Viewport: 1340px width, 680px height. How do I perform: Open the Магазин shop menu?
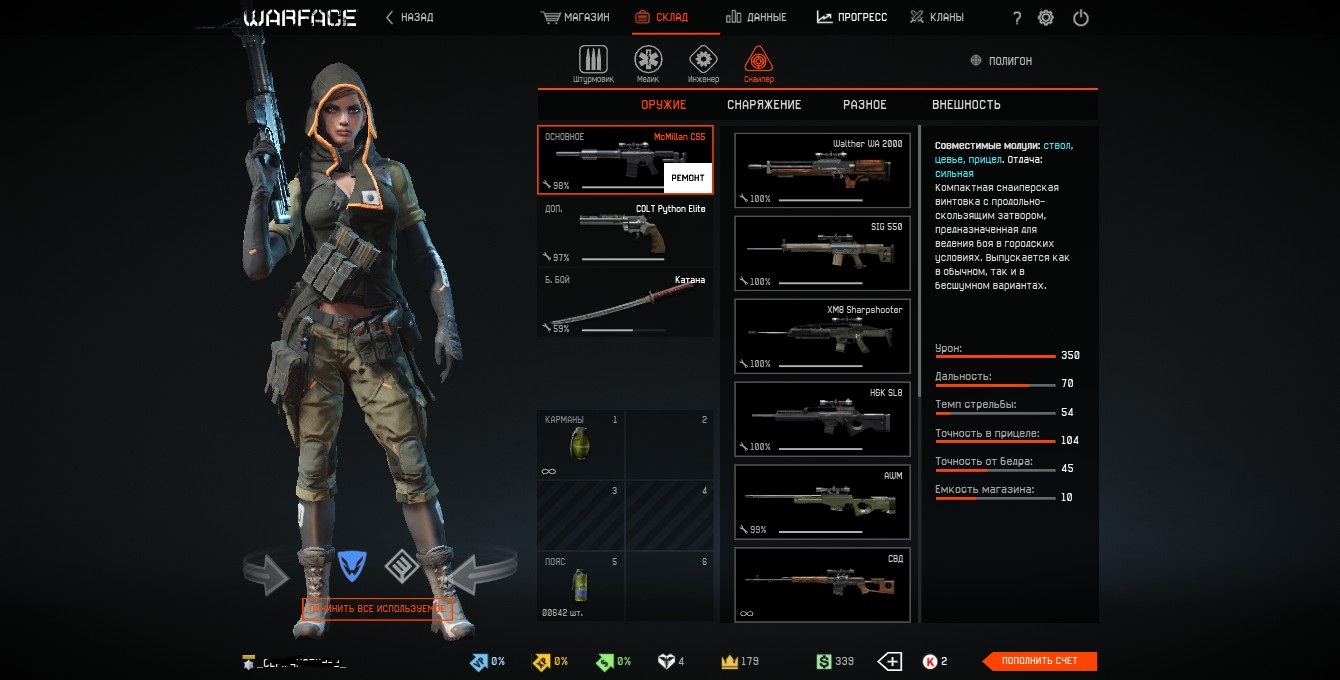click(x=576, y=17)
